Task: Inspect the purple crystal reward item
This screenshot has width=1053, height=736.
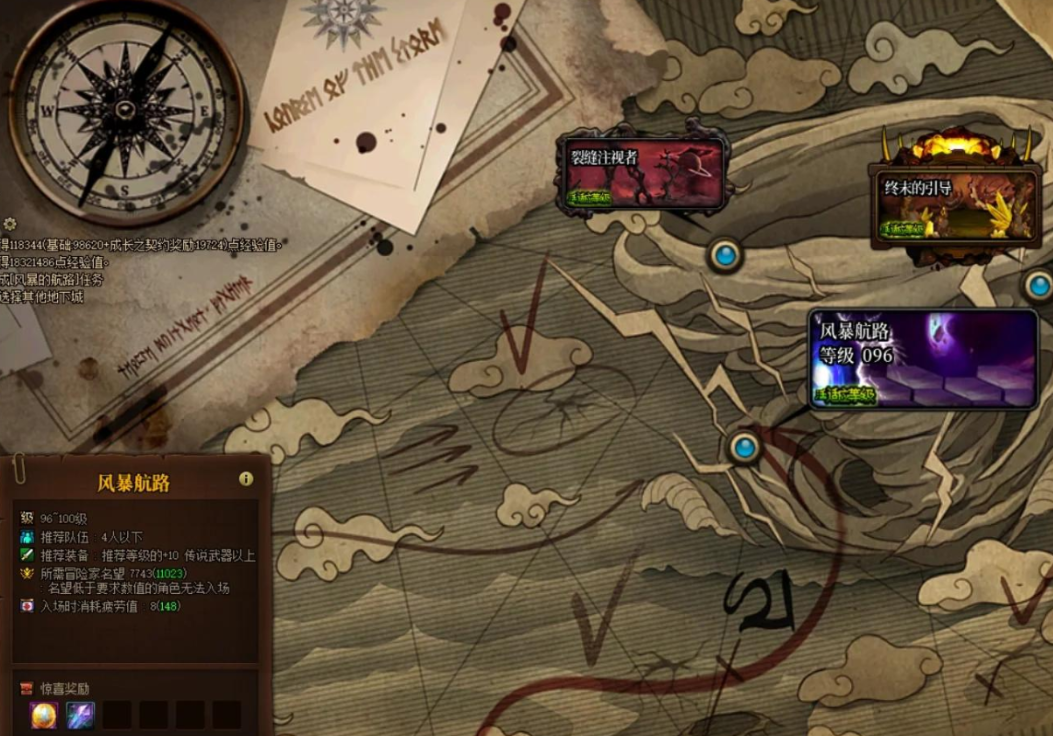Action: pos(80,715)
